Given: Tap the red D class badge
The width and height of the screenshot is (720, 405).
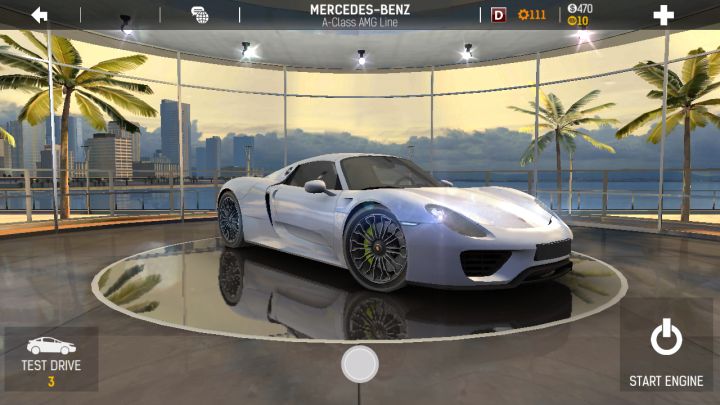Looking at the screenshot, I should [499, 15].
